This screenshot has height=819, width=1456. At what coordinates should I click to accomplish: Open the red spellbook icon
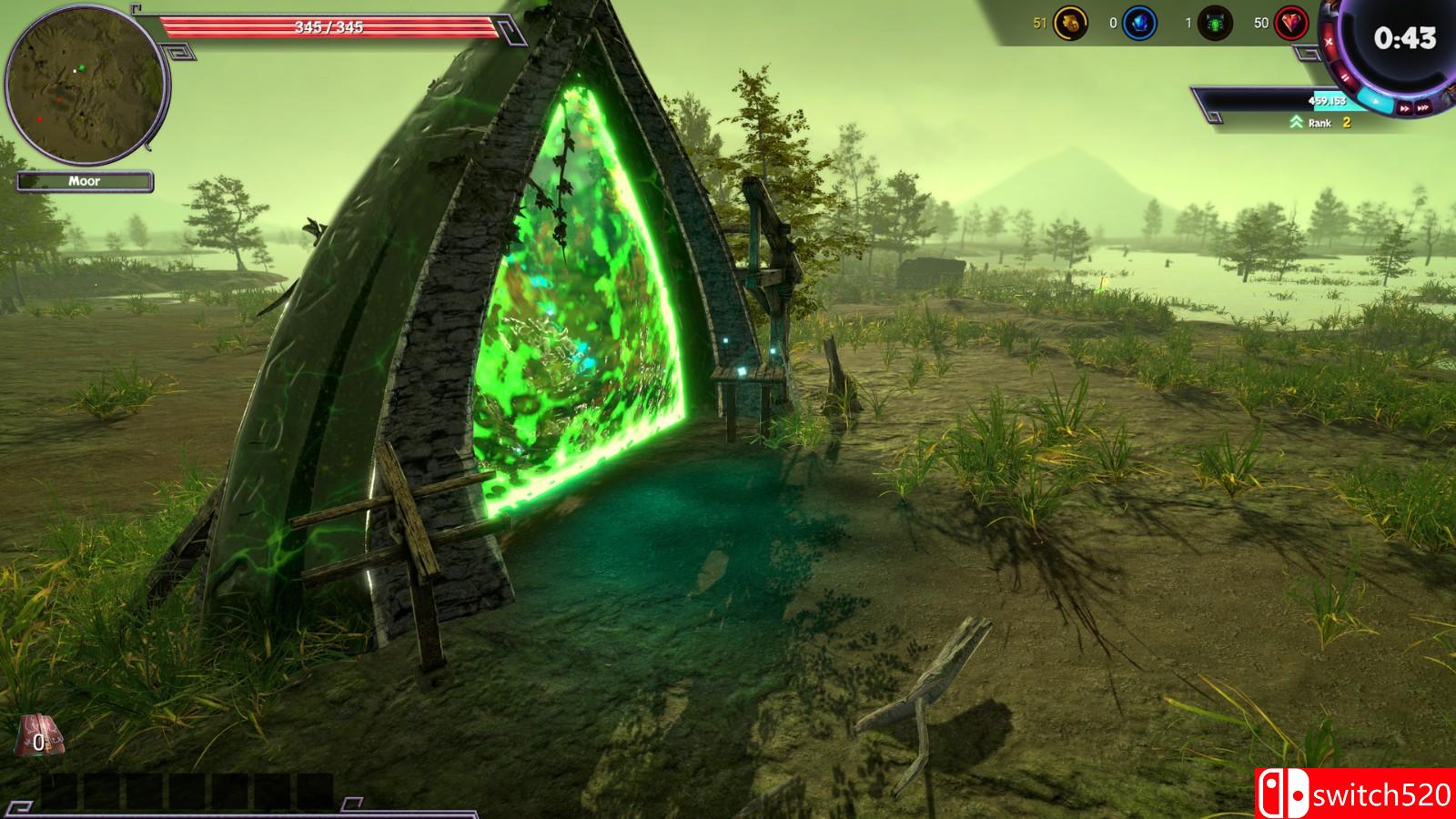40,737
